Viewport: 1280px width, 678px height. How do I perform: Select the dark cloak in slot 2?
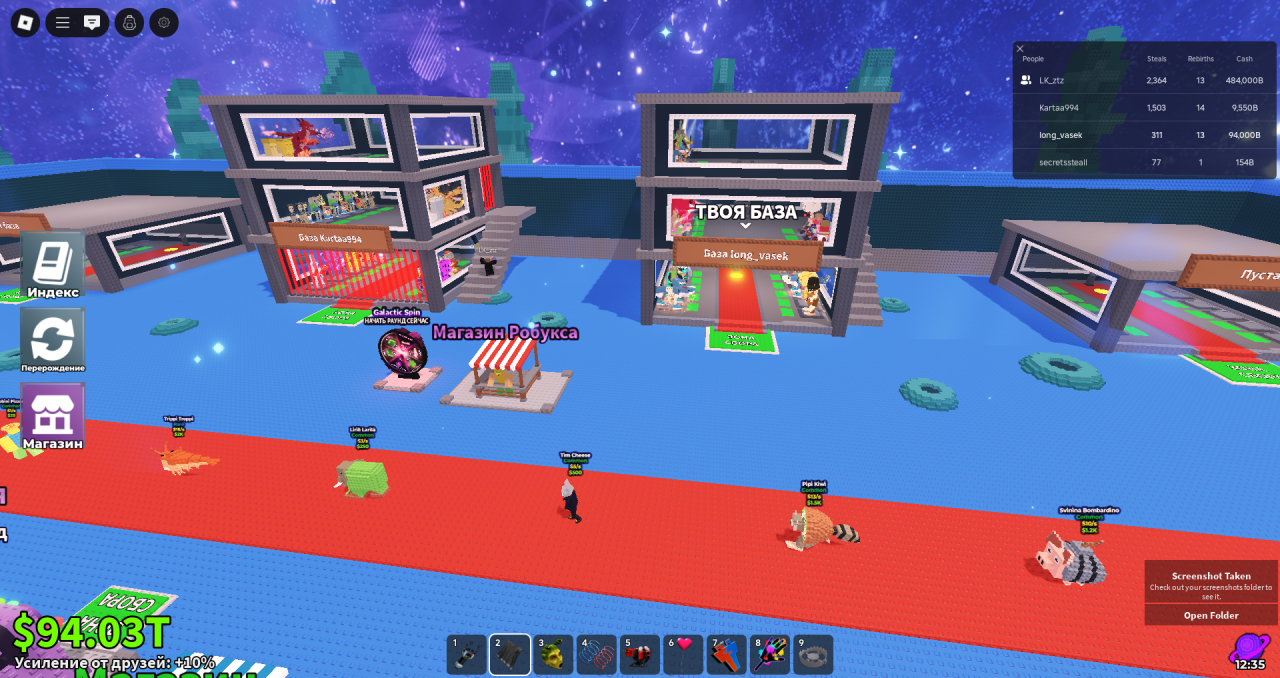510,655
